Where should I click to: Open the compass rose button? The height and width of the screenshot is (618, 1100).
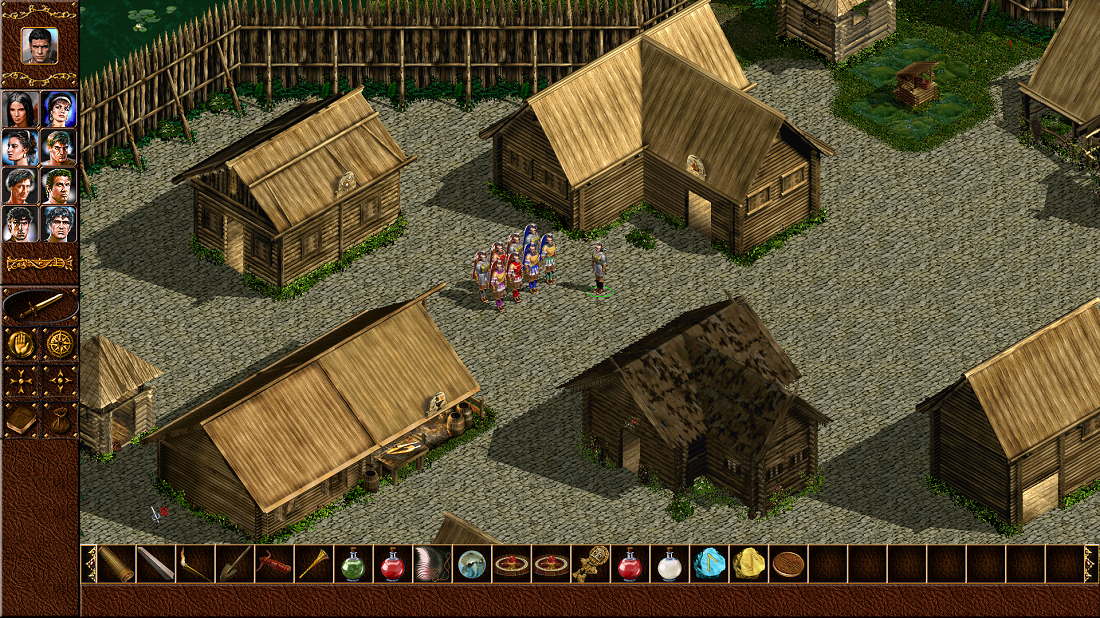pyautogui.click(x=59, y=344)
